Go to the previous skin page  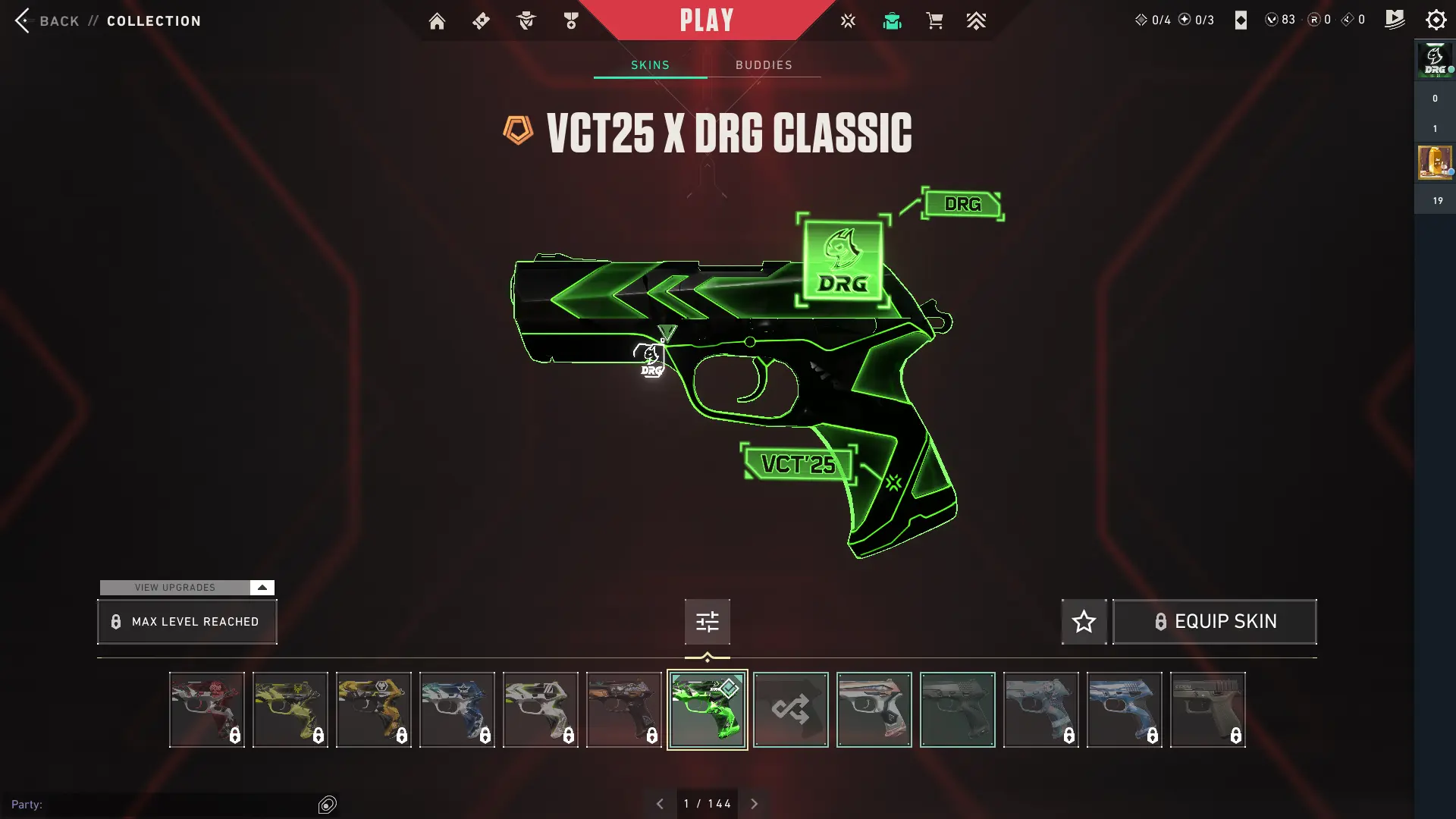point(660,804)
